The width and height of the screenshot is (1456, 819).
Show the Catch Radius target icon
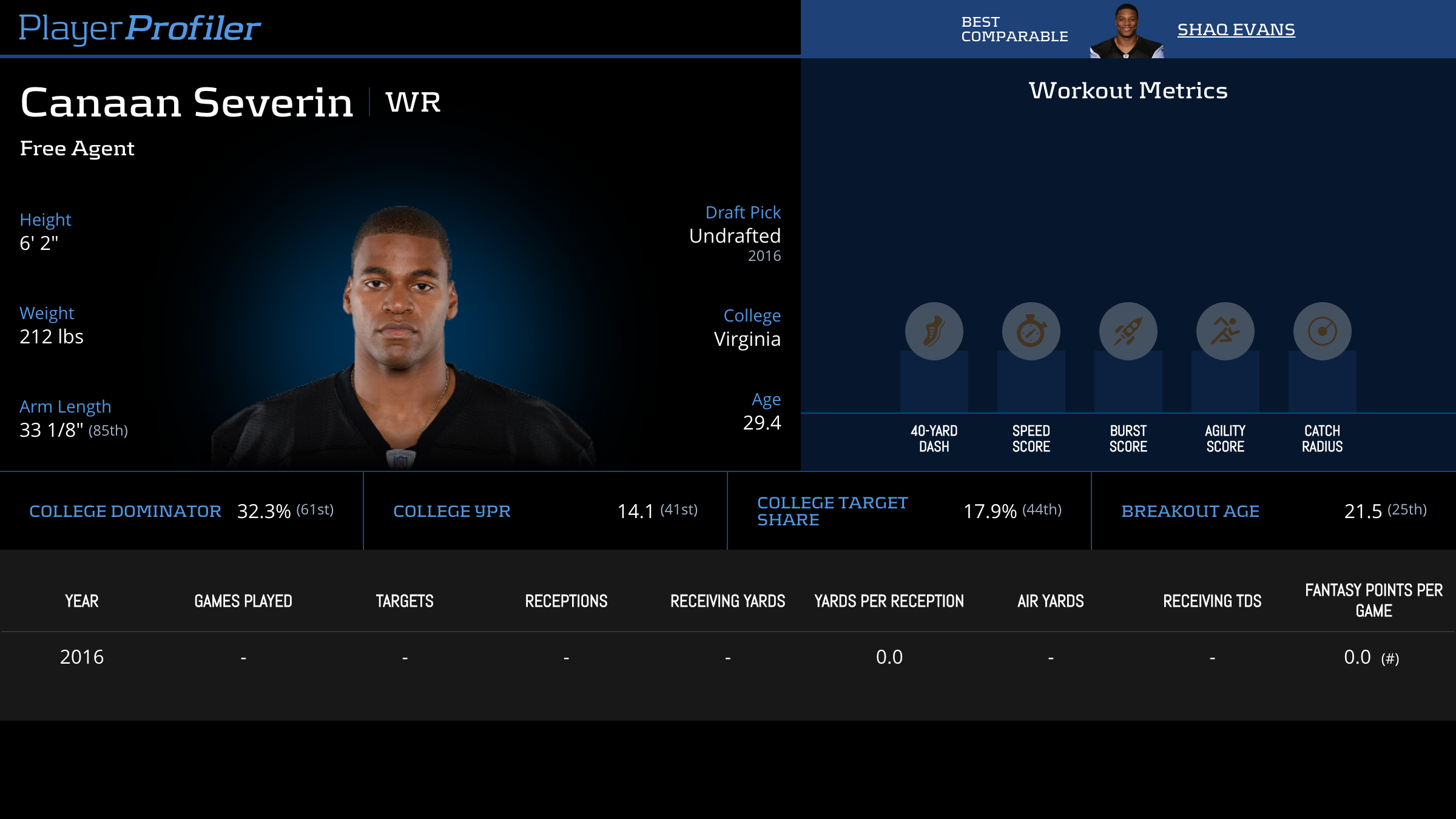(x=1322, y=331)
